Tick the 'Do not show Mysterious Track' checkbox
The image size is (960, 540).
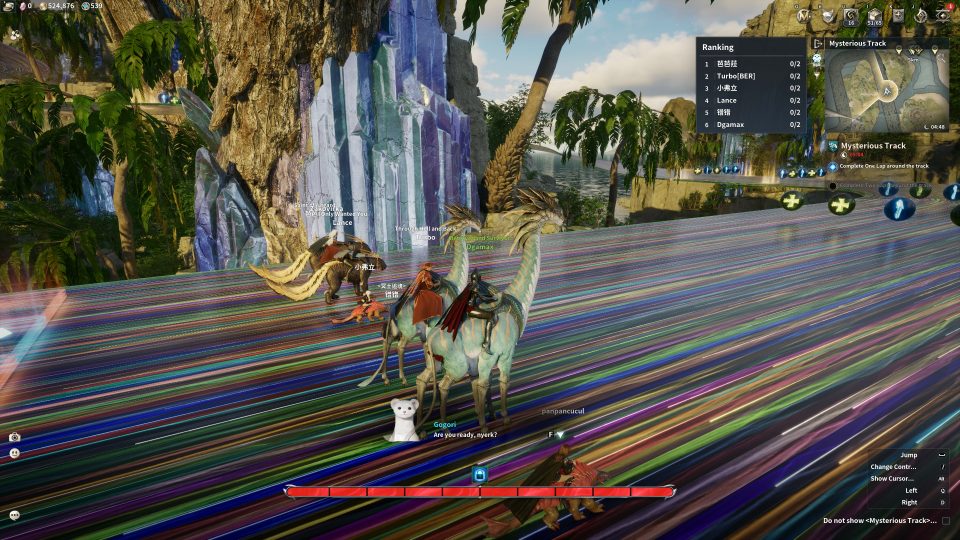pos(946,521)
